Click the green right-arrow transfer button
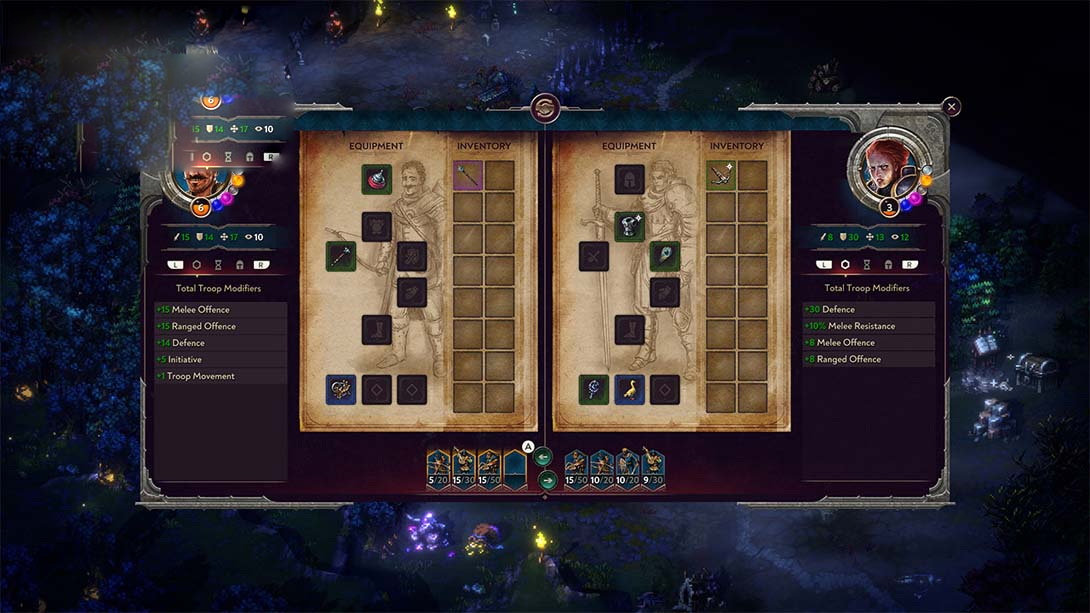The height and width of the screenshot is (613, 1090). pyautogui.click(x=547, y=480)
